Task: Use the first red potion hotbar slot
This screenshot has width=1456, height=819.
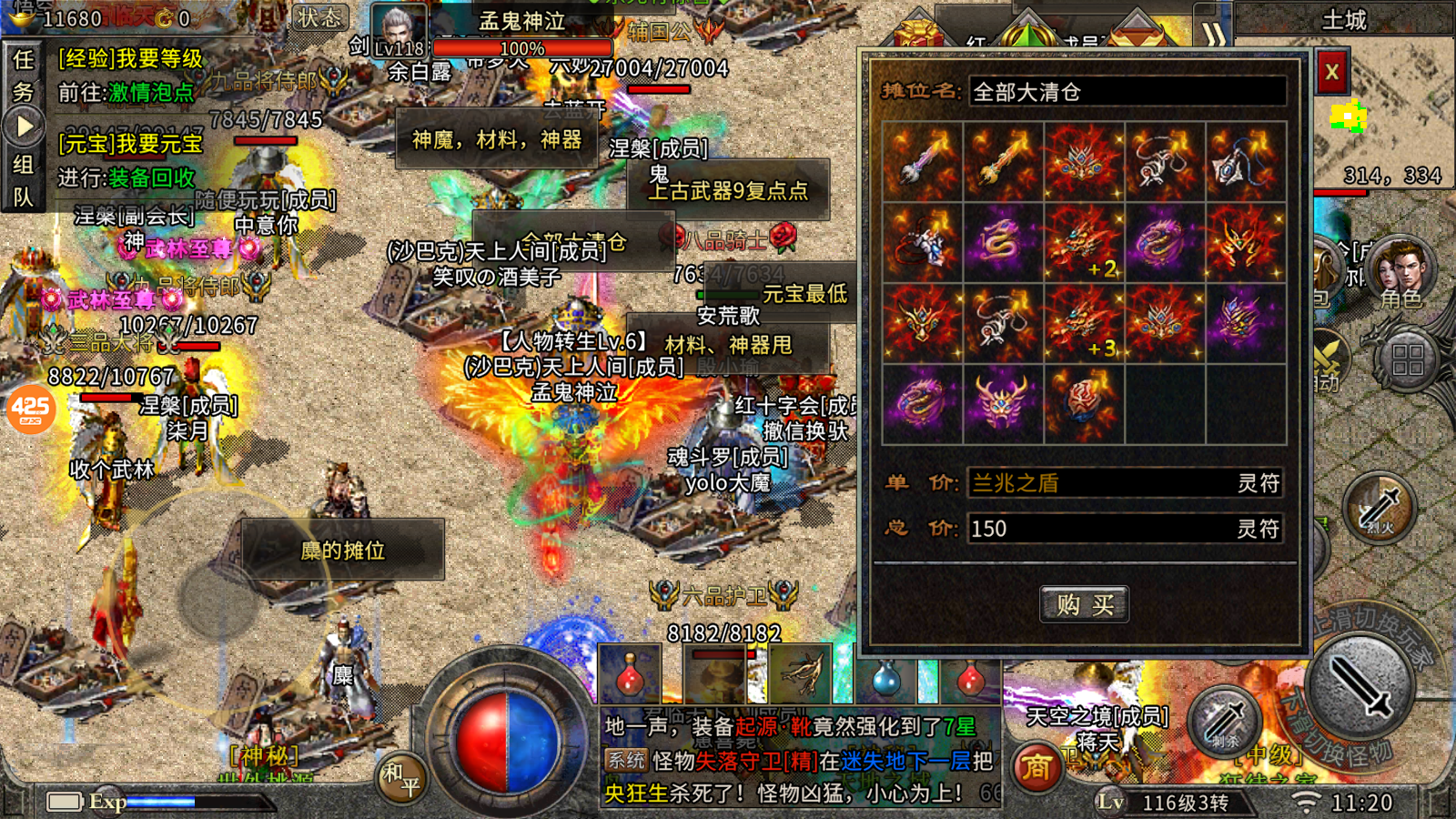Action: tap(630, 675)
